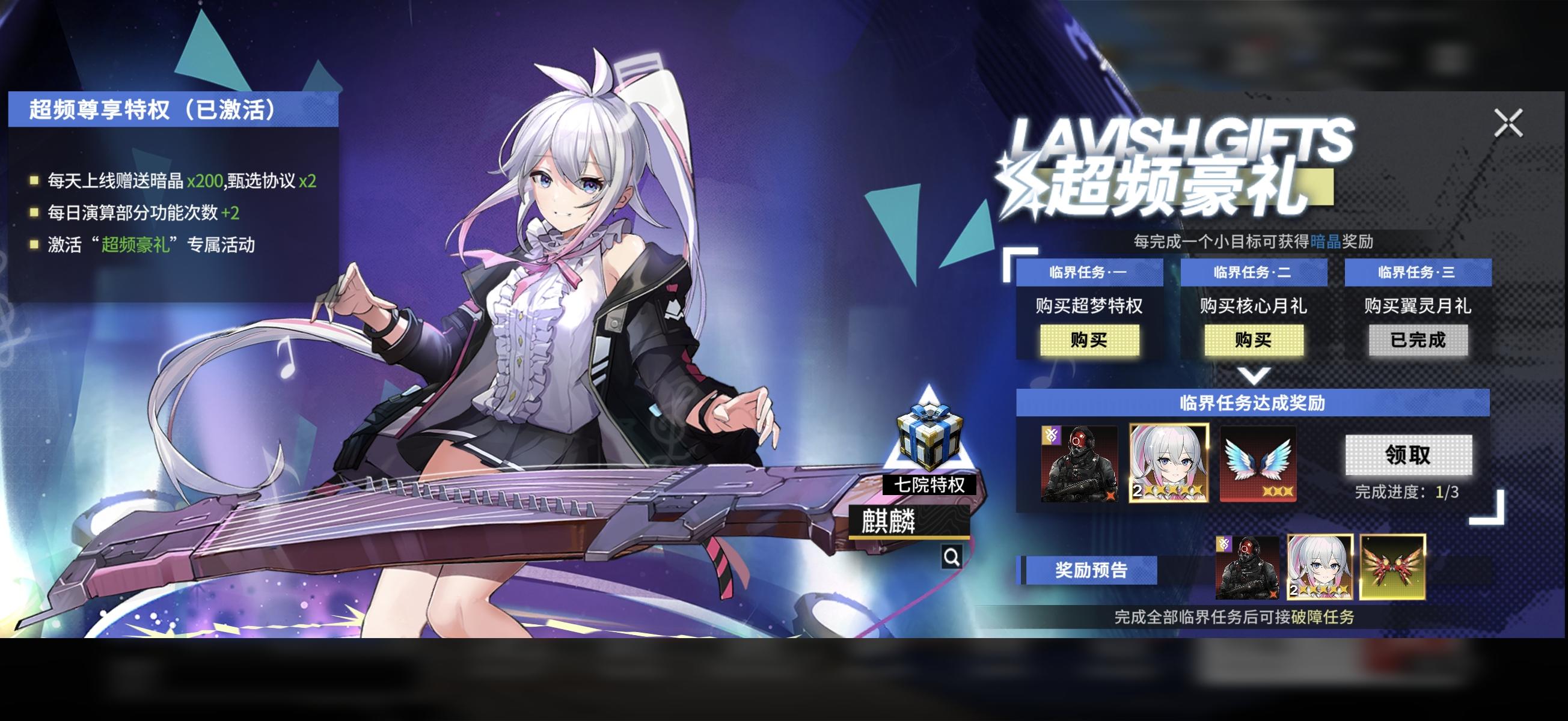Open the 临界任务·一 tab
Screen dimensions: 1568x721
(x=1089, y=273)
